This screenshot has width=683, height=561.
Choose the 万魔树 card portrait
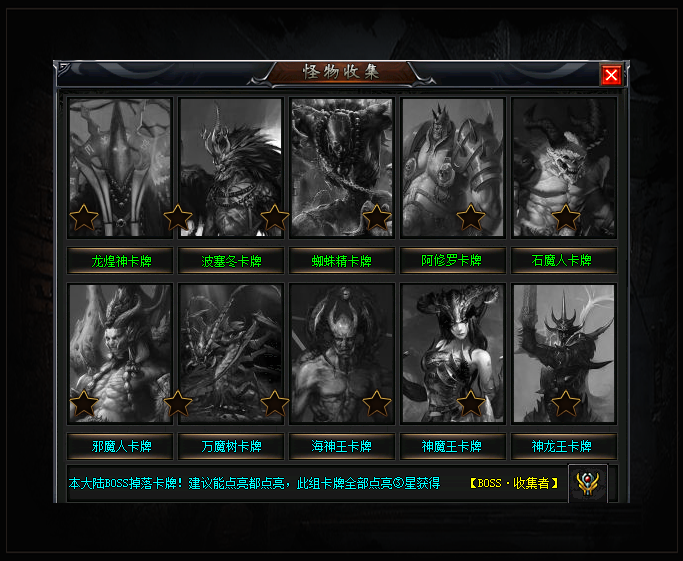pyautogui.click(x=231, y=353)
